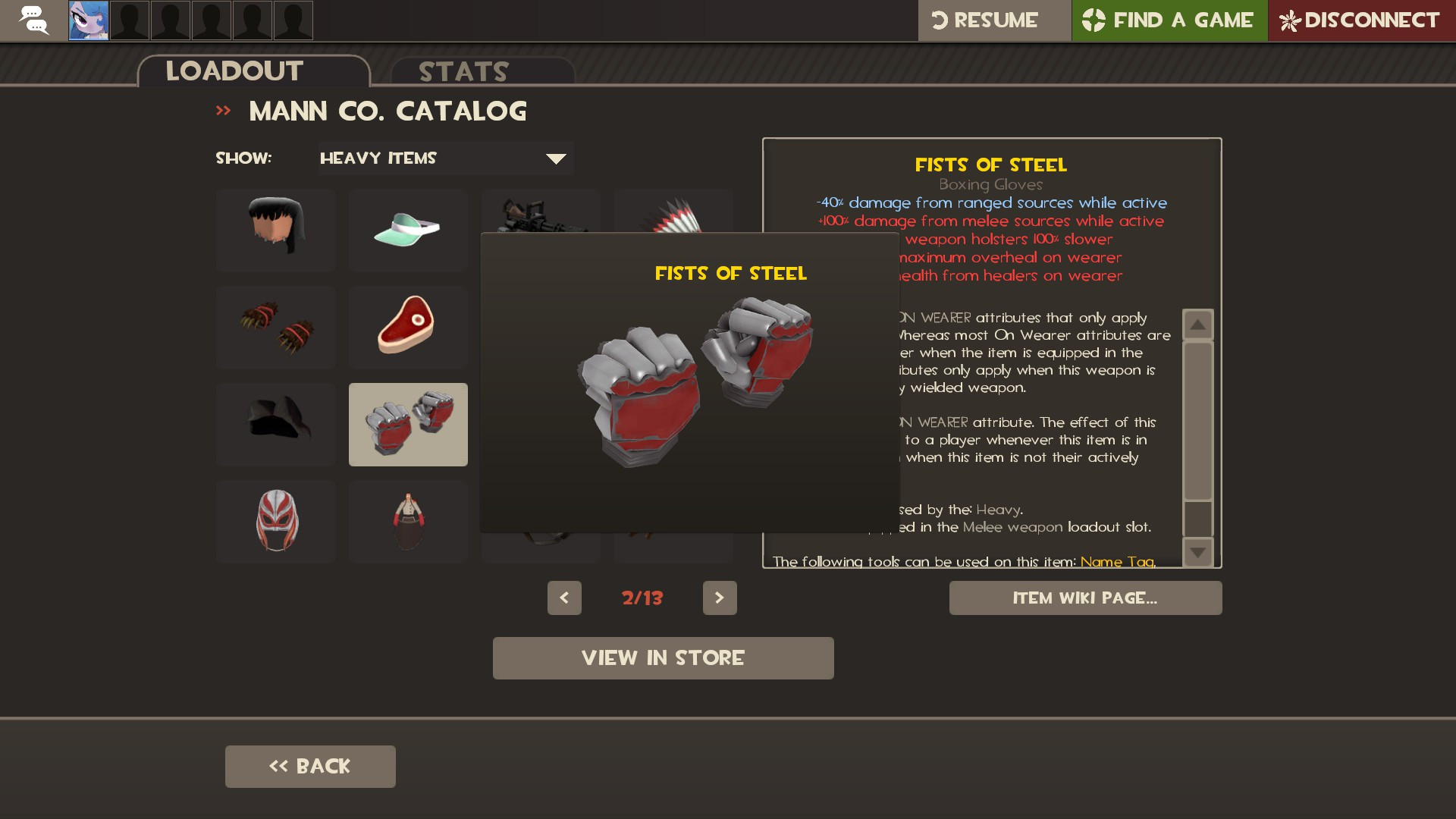Open the chat icon in the top left

click(x=33, y=20)
